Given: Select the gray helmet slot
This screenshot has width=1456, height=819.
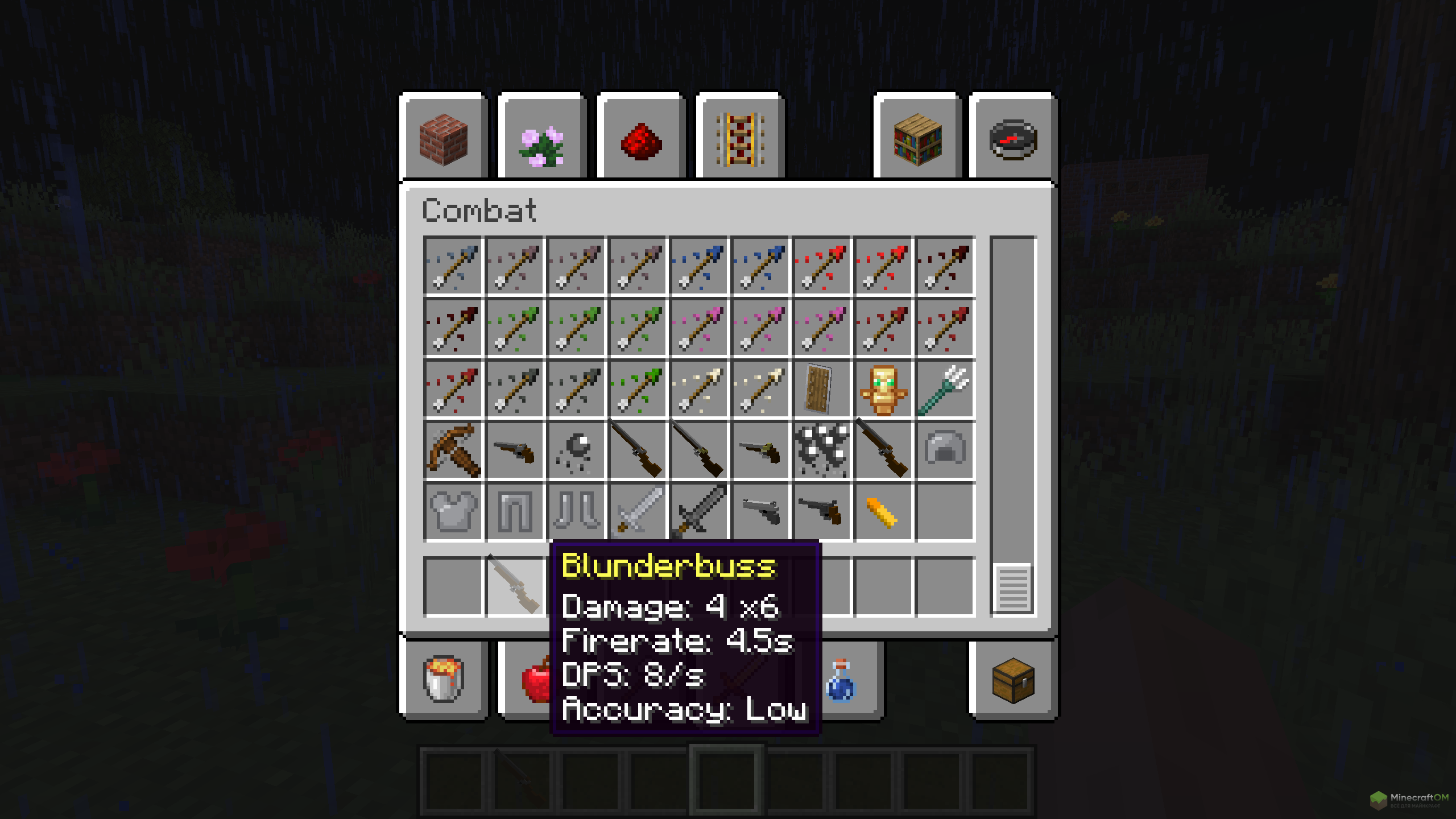Looking at the screenshot, I should 944,450.
